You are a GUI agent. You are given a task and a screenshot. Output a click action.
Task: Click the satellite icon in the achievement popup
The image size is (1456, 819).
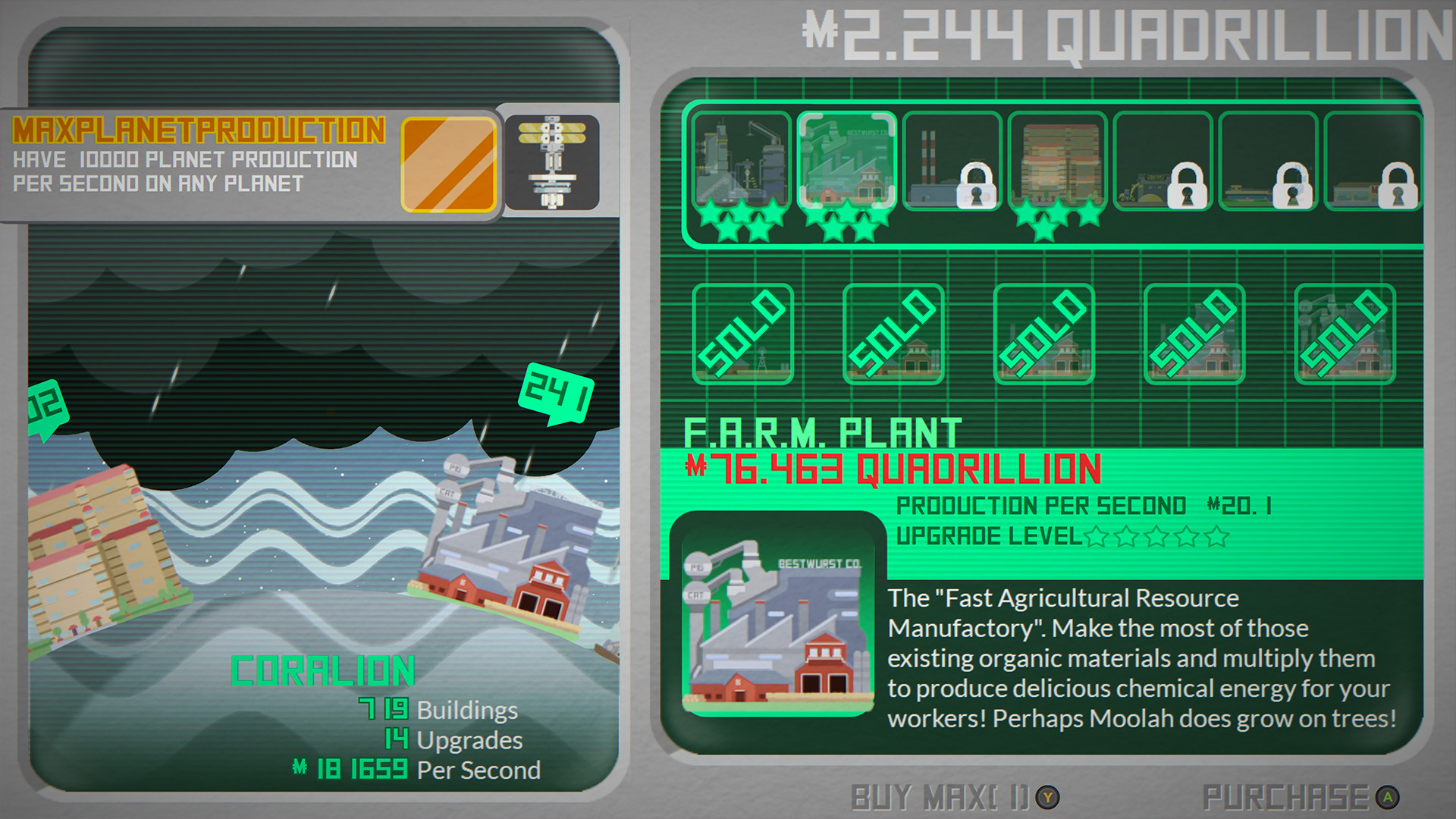(x=551, y=161)
